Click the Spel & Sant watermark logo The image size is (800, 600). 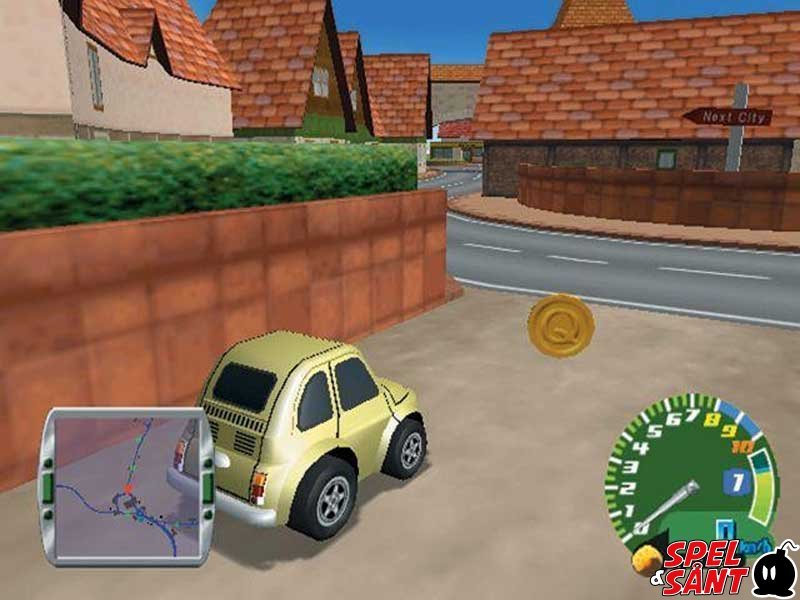pos(723,568)
